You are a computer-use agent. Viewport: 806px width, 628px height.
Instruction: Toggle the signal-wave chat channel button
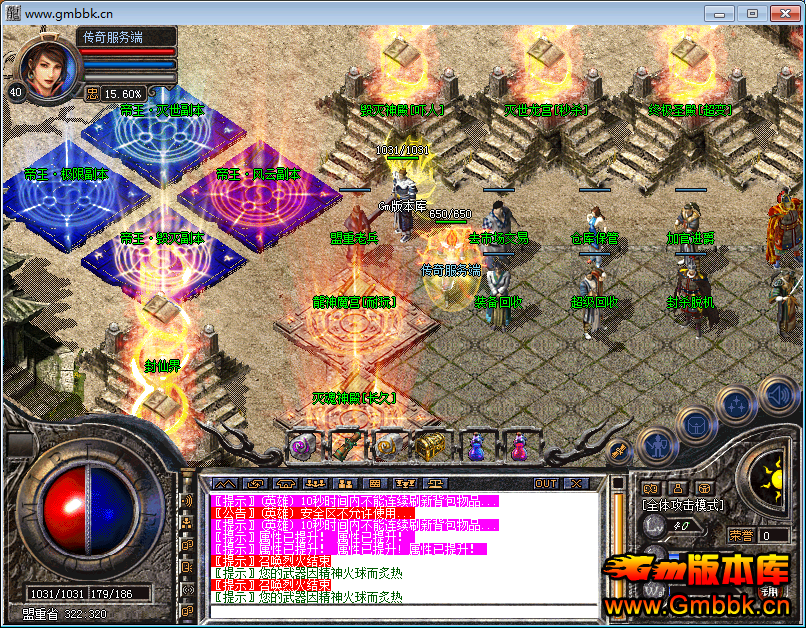[x=186, y=500]
